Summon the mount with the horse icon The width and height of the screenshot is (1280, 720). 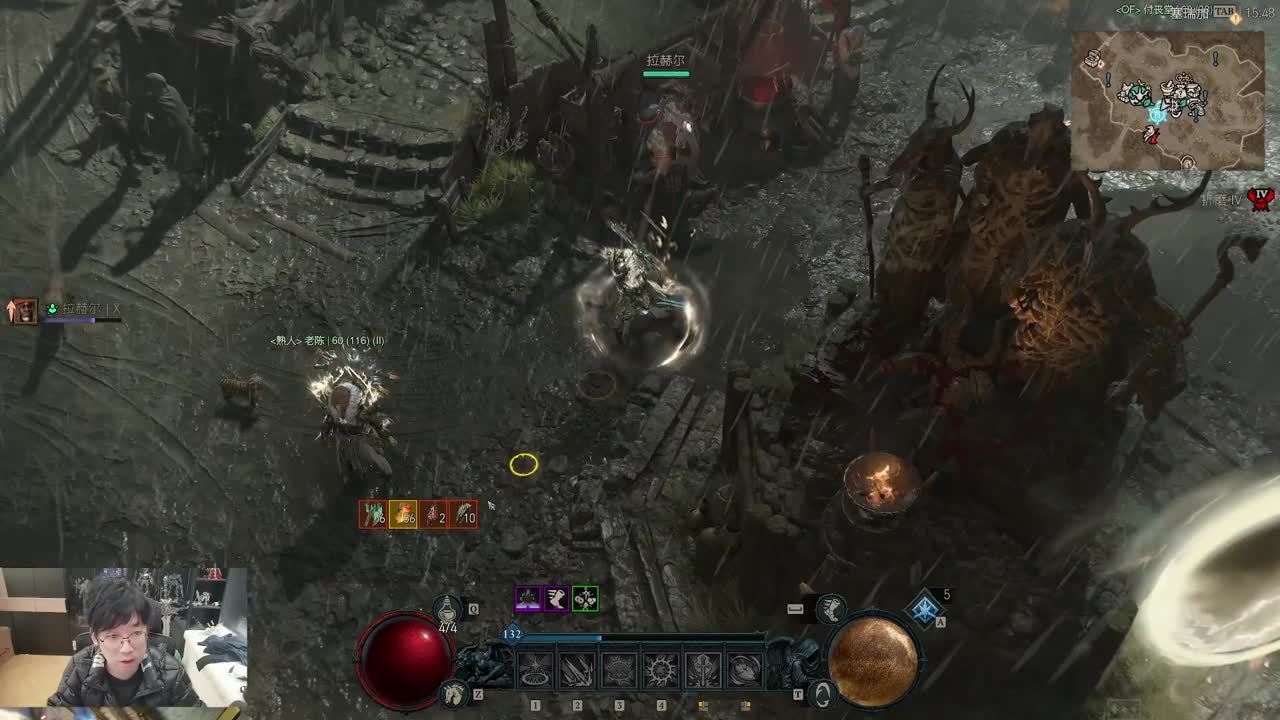pyautogui.click(x=455, y=691)
